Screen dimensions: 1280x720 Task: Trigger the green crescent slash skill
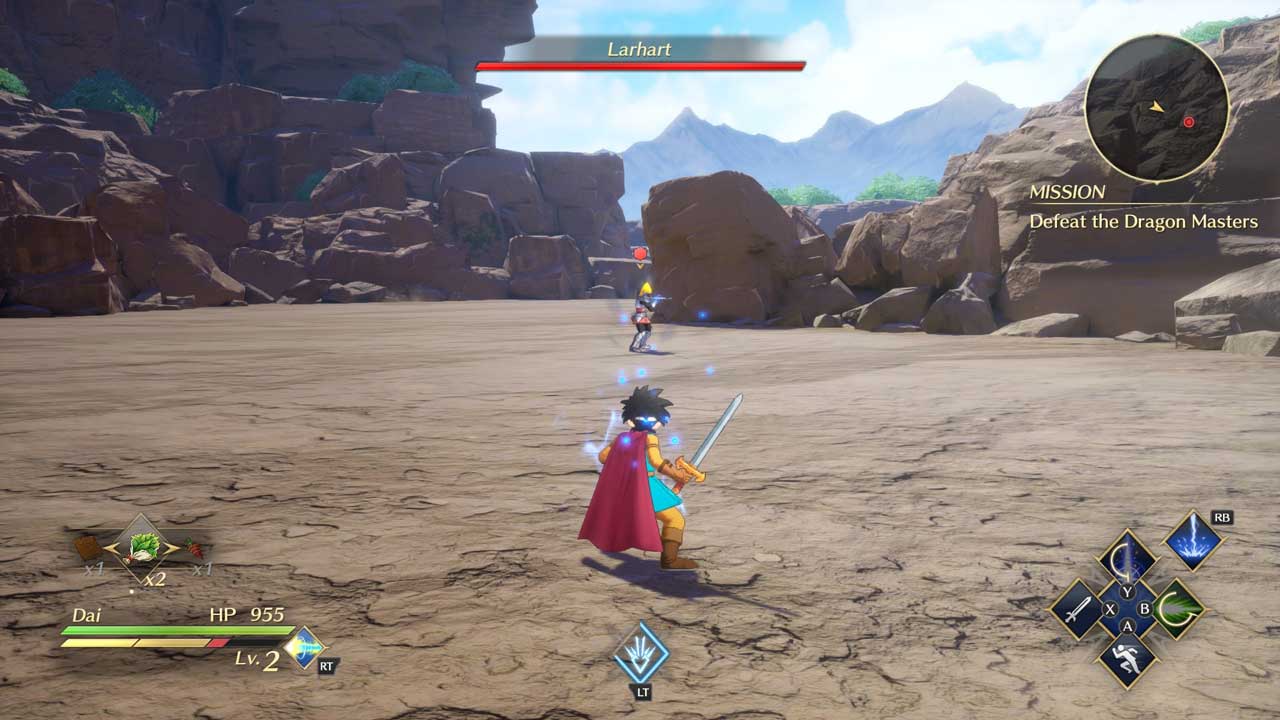pyautogui.click(x=1176, y=608)
